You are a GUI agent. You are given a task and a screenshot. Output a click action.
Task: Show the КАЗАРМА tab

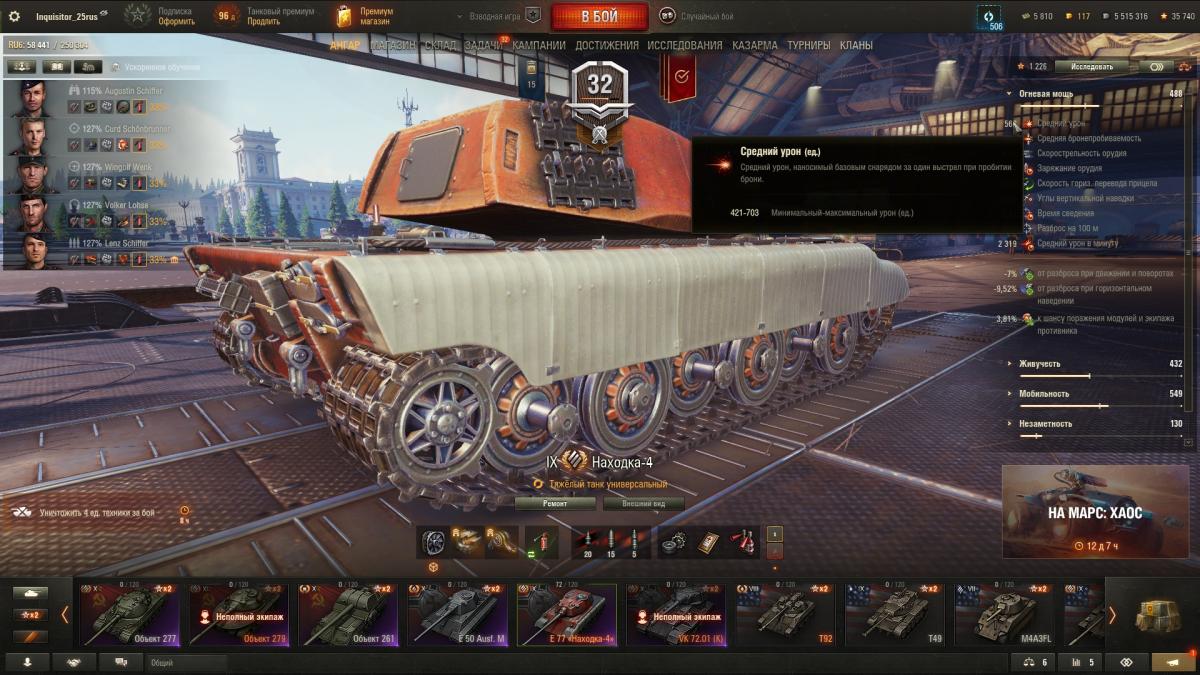[x=755, y=45]
